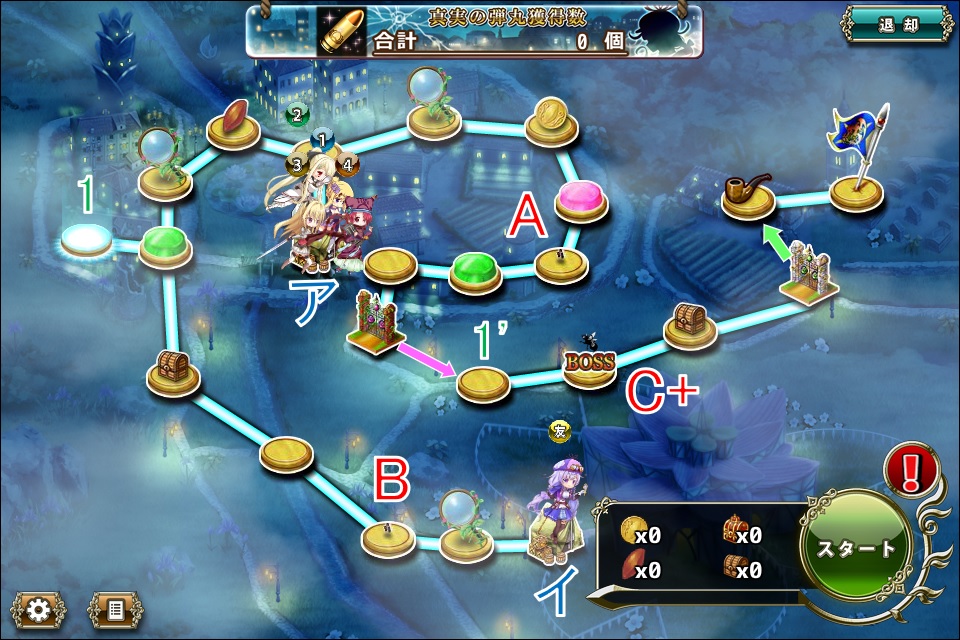Viewport: 960px width, 640px height.
Task: Select the BOSS node on the map
Action: (589, 366)
